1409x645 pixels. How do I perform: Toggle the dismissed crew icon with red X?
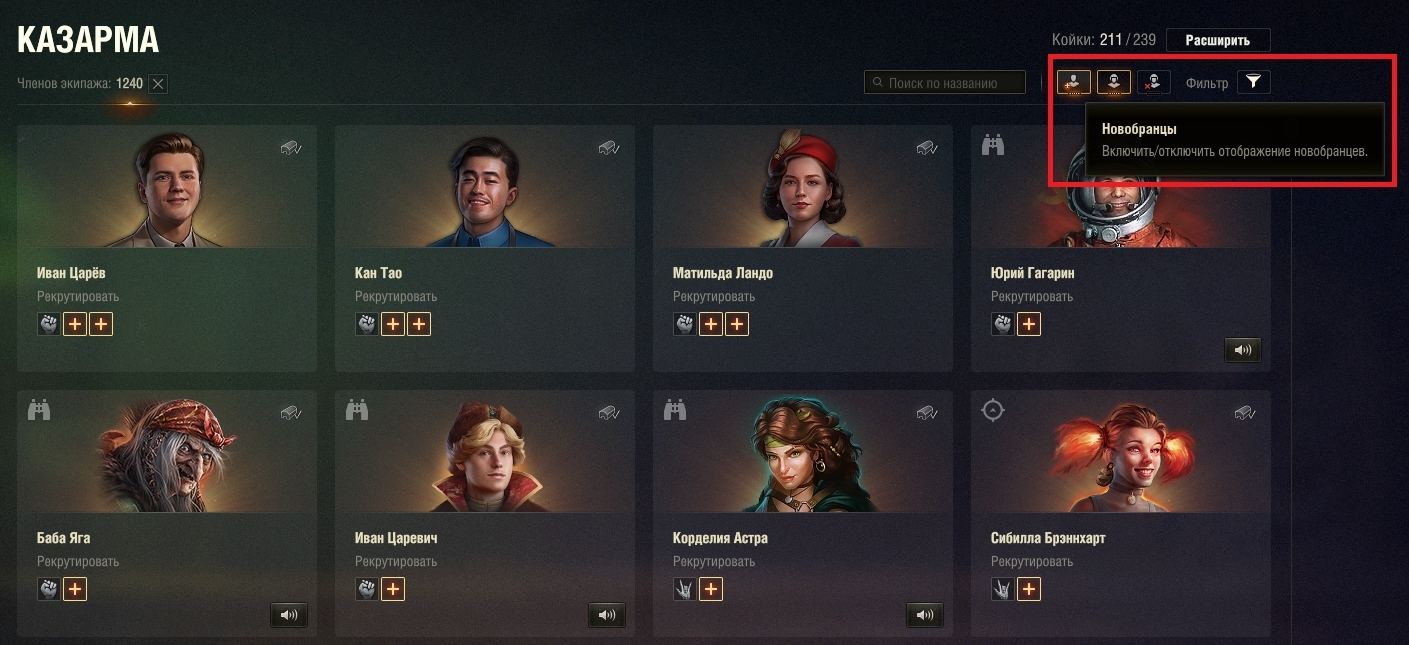tap(1153, 82)
